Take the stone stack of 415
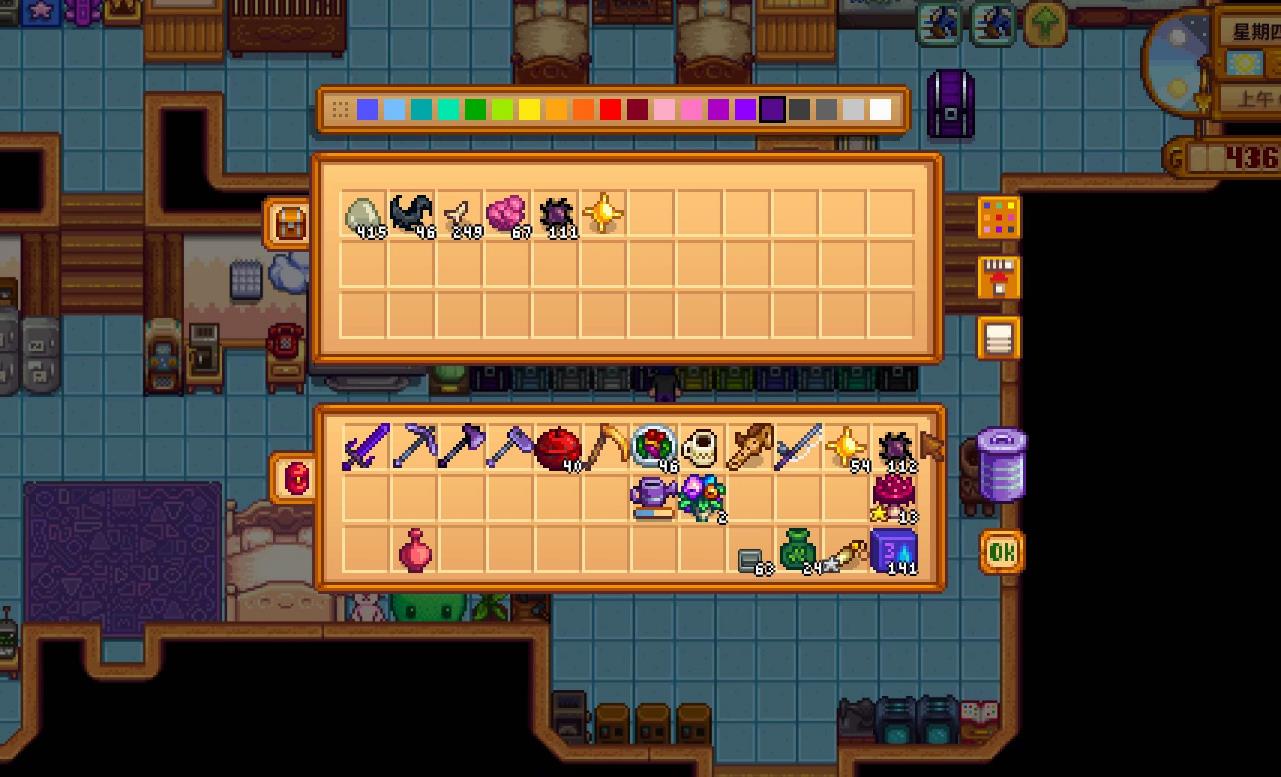The image size is (1281, 777). (x=365, y=215)
